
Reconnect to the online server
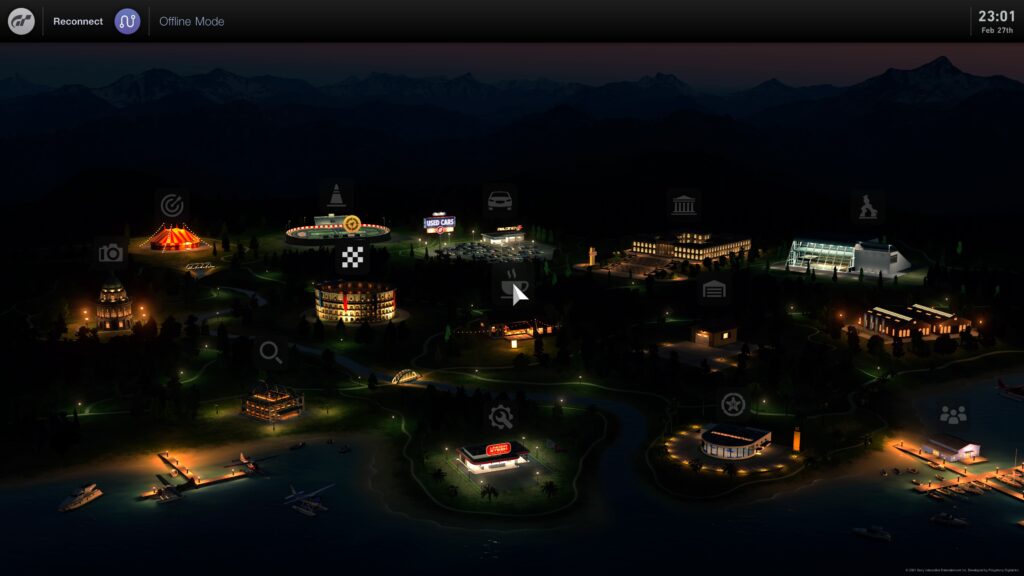click(x=78, y=21)
